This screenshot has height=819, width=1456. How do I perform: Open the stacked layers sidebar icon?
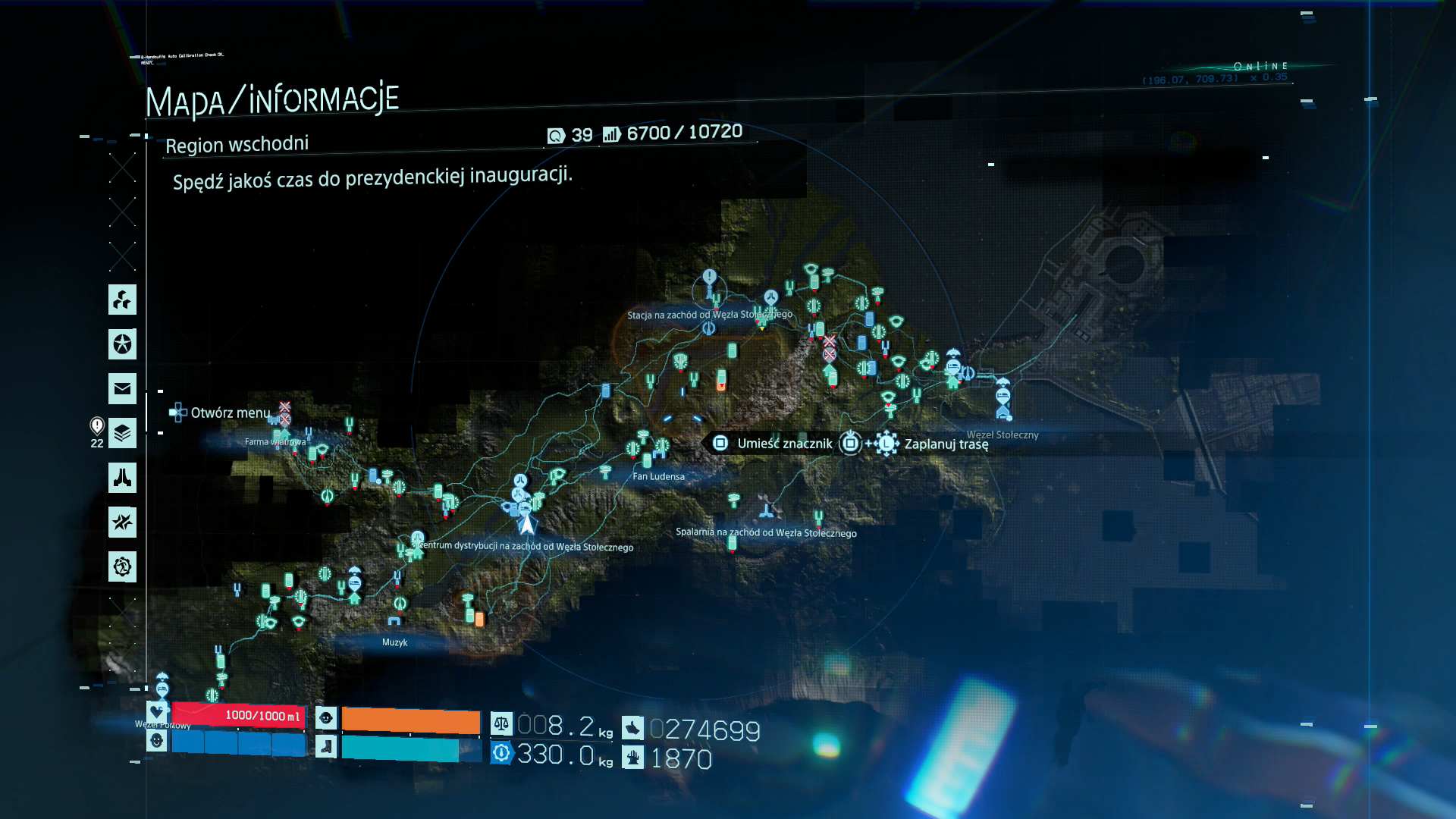click(x=122, y=433)
